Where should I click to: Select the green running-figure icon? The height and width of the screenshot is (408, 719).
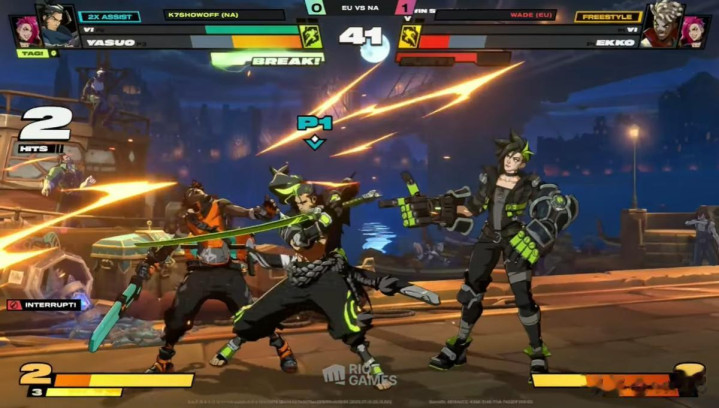pyautogui.click(x=311, y=37)
